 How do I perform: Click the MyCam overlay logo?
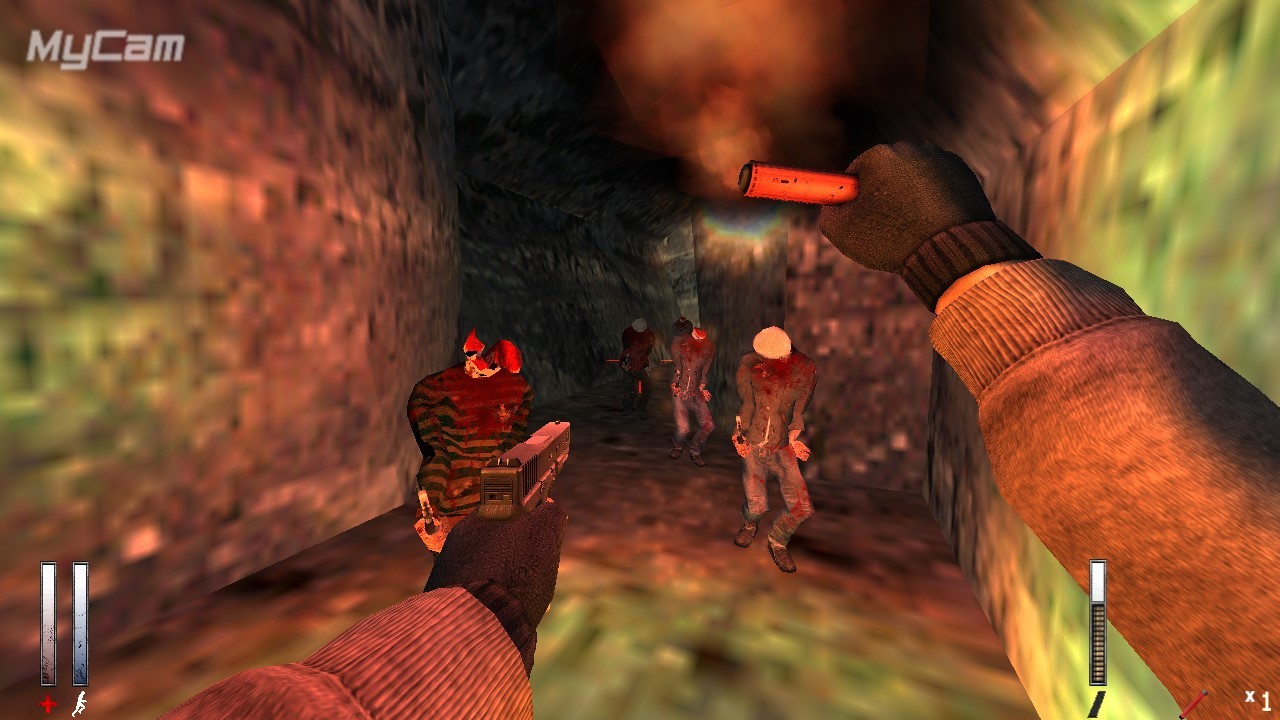pyautogui.click(x=105, y=48)
